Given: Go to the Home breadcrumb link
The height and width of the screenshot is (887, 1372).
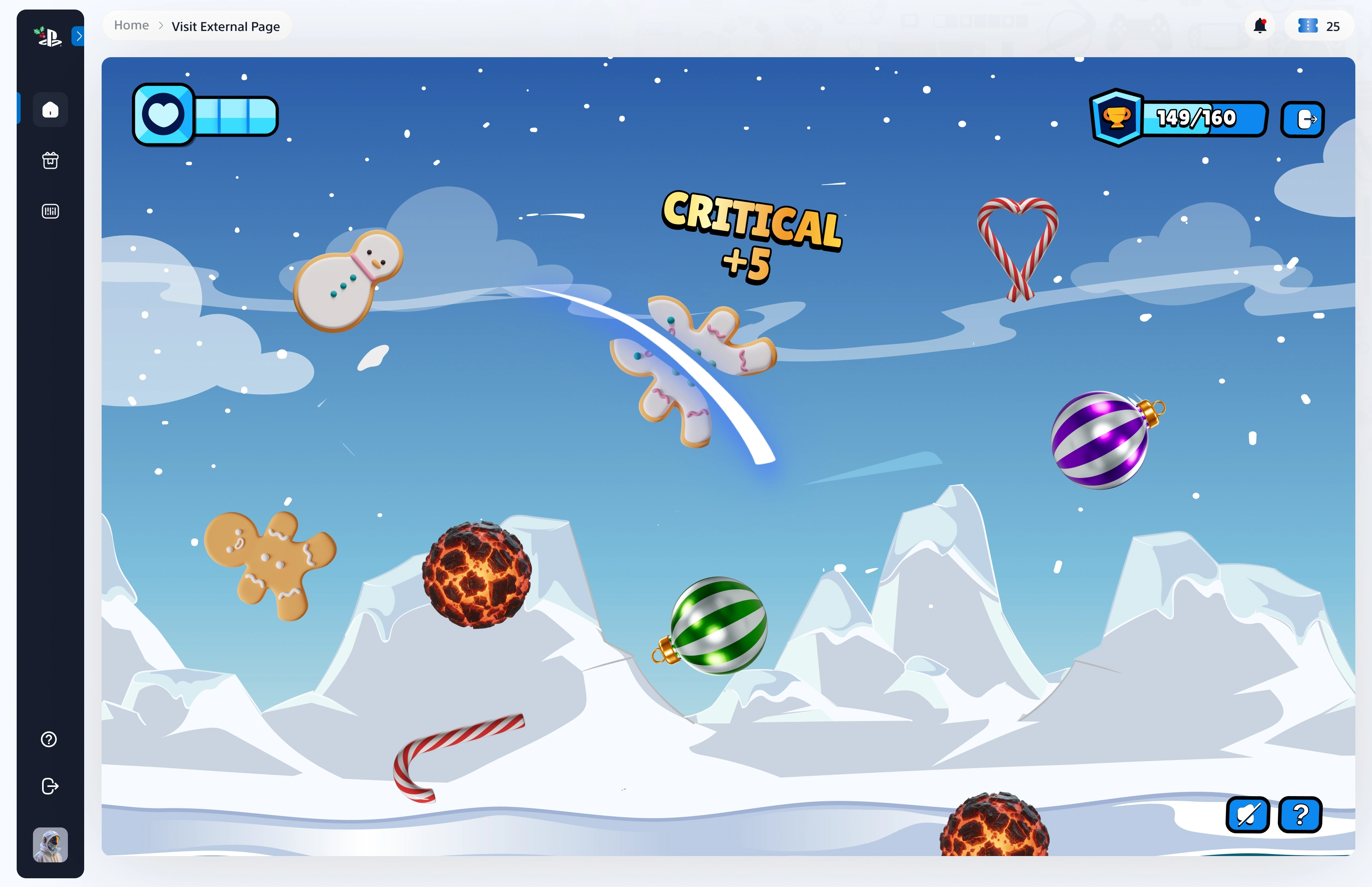Looking at the screenshot, I should tap(131, 26).
